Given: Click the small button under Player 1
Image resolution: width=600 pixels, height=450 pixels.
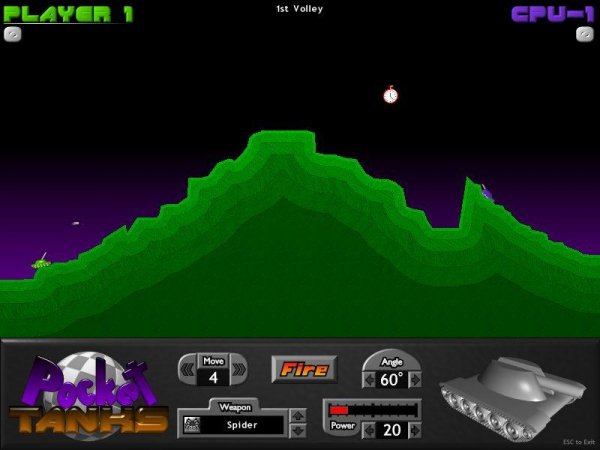Looking at the screenshot, I should click(x=13, y=33).
